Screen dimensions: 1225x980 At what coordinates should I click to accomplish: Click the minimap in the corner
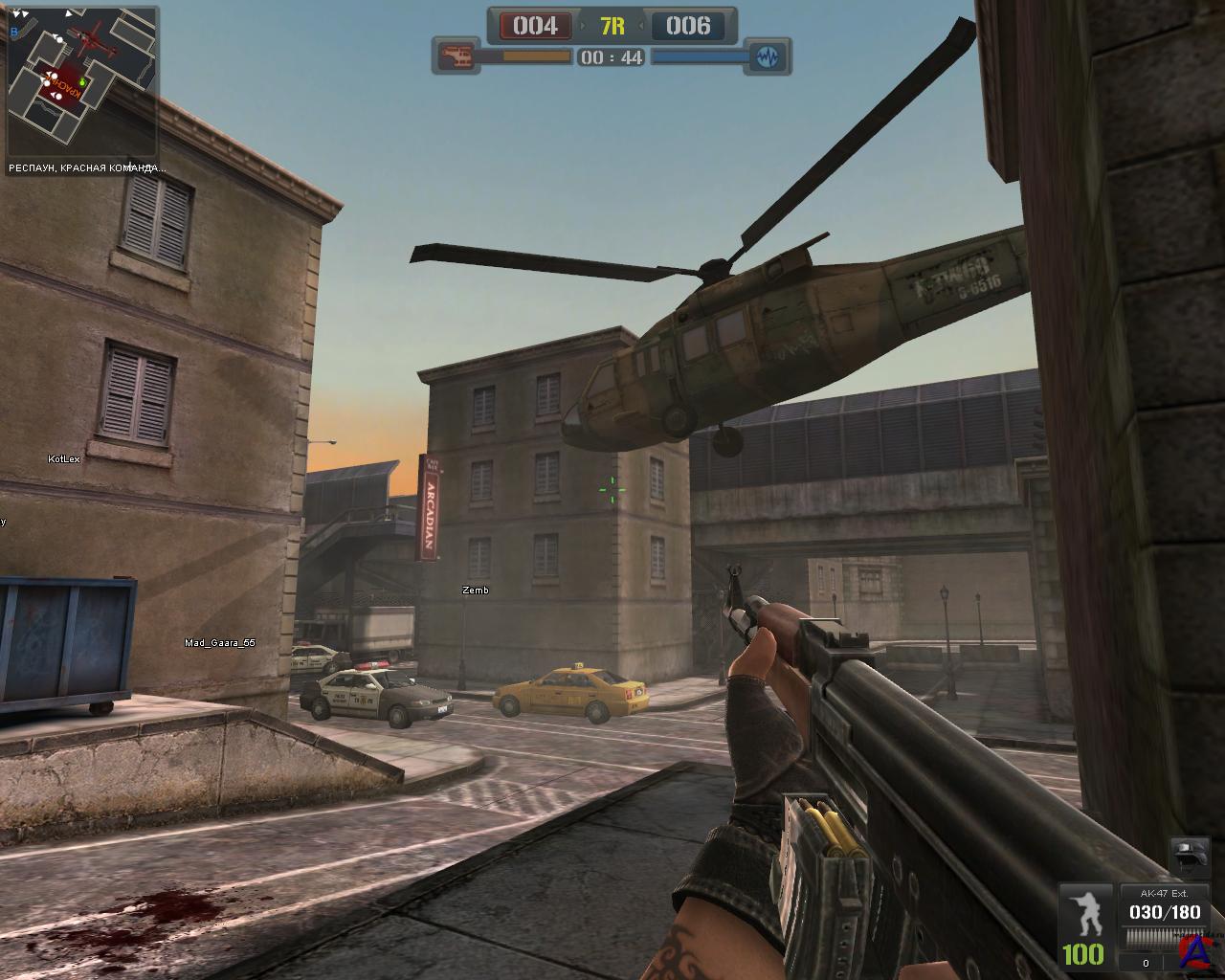point(81,82)
